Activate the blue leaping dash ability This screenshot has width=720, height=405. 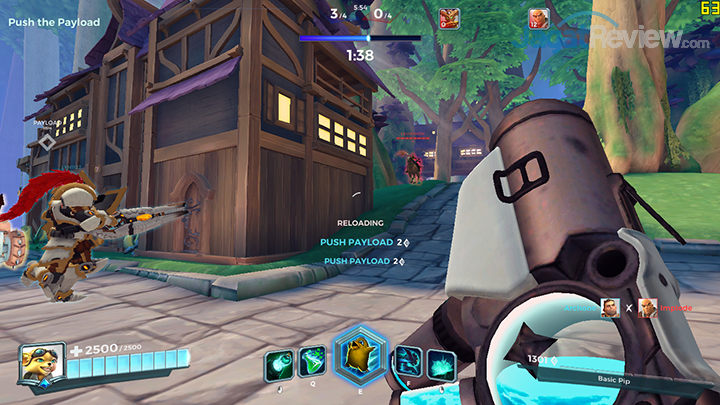click(408, 362)
